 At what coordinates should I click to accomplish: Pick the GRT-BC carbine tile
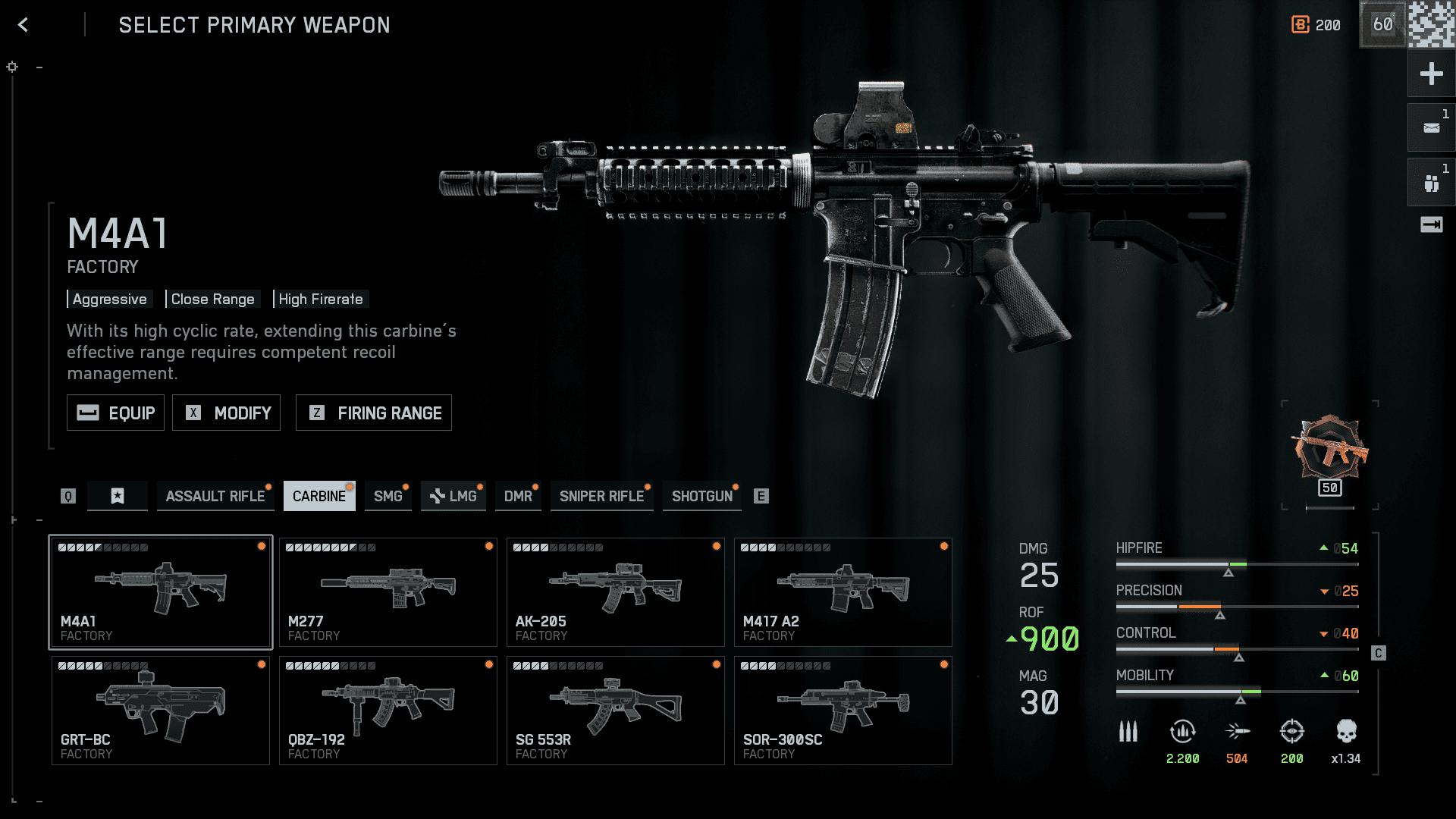tap(160, 711)
